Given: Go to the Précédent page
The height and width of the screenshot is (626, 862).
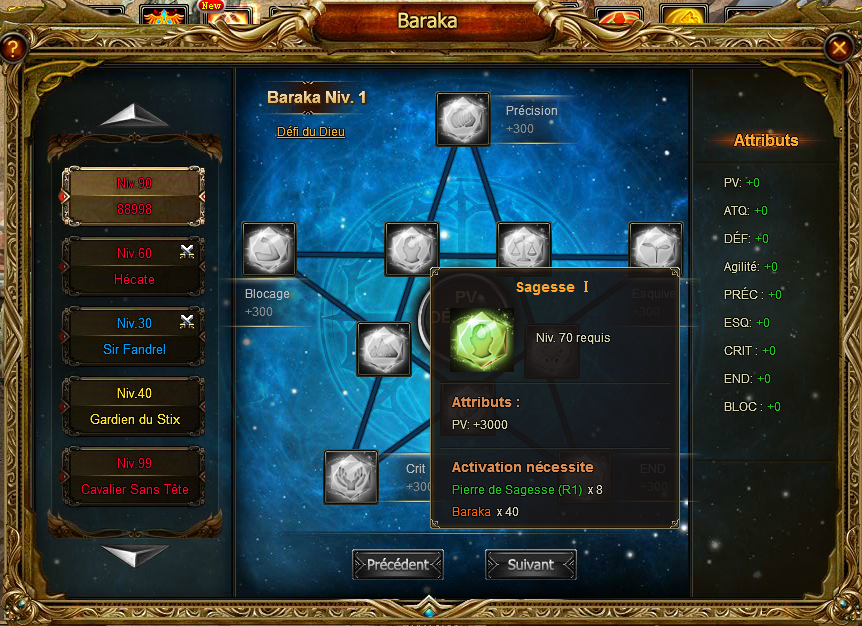Looking at the screenshot, I should 397,564.
